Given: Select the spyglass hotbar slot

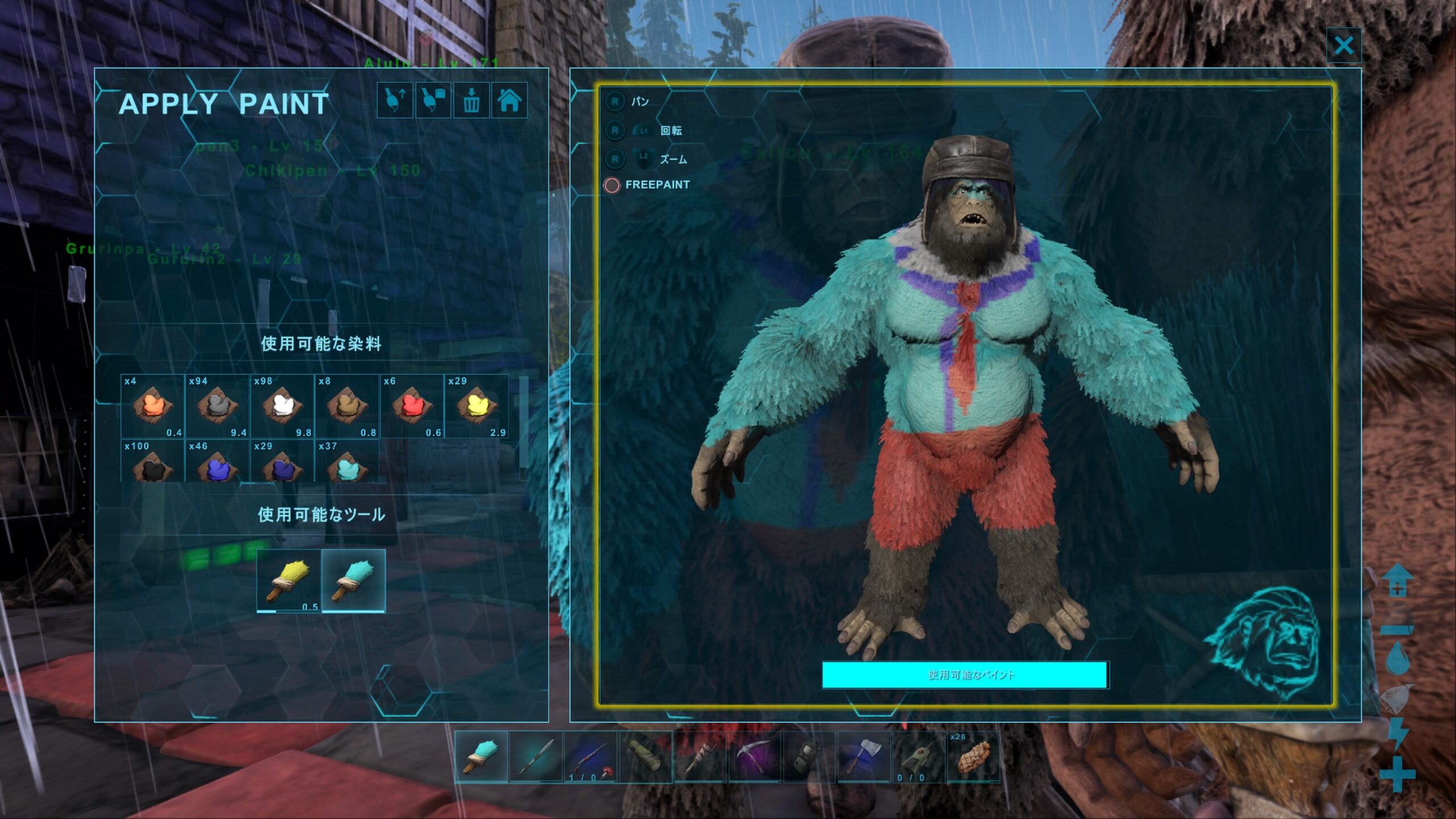Looking at the screenshot, I should [x=645, y=757].
